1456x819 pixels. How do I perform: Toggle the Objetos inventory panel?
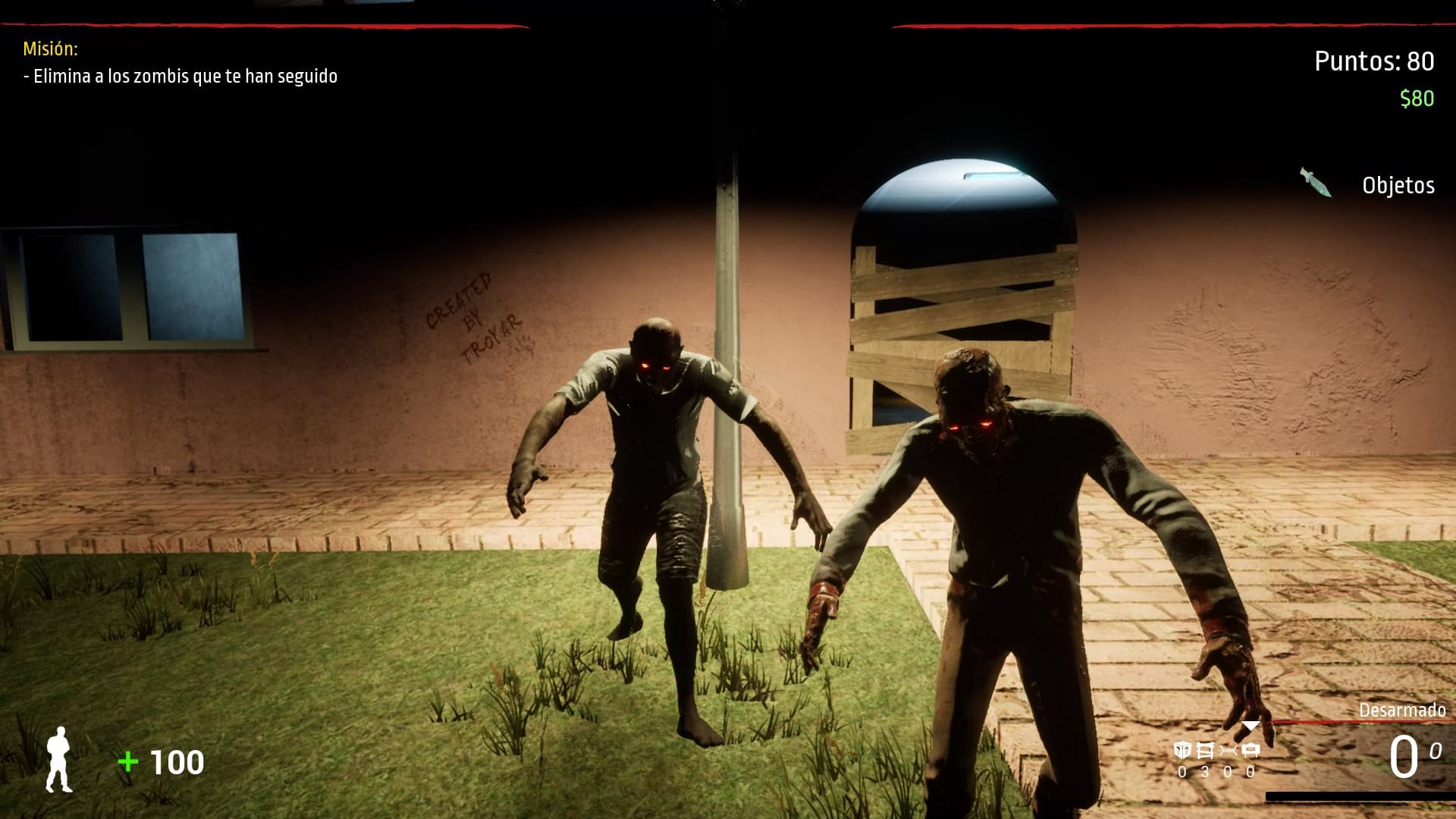coord(1400,184)
